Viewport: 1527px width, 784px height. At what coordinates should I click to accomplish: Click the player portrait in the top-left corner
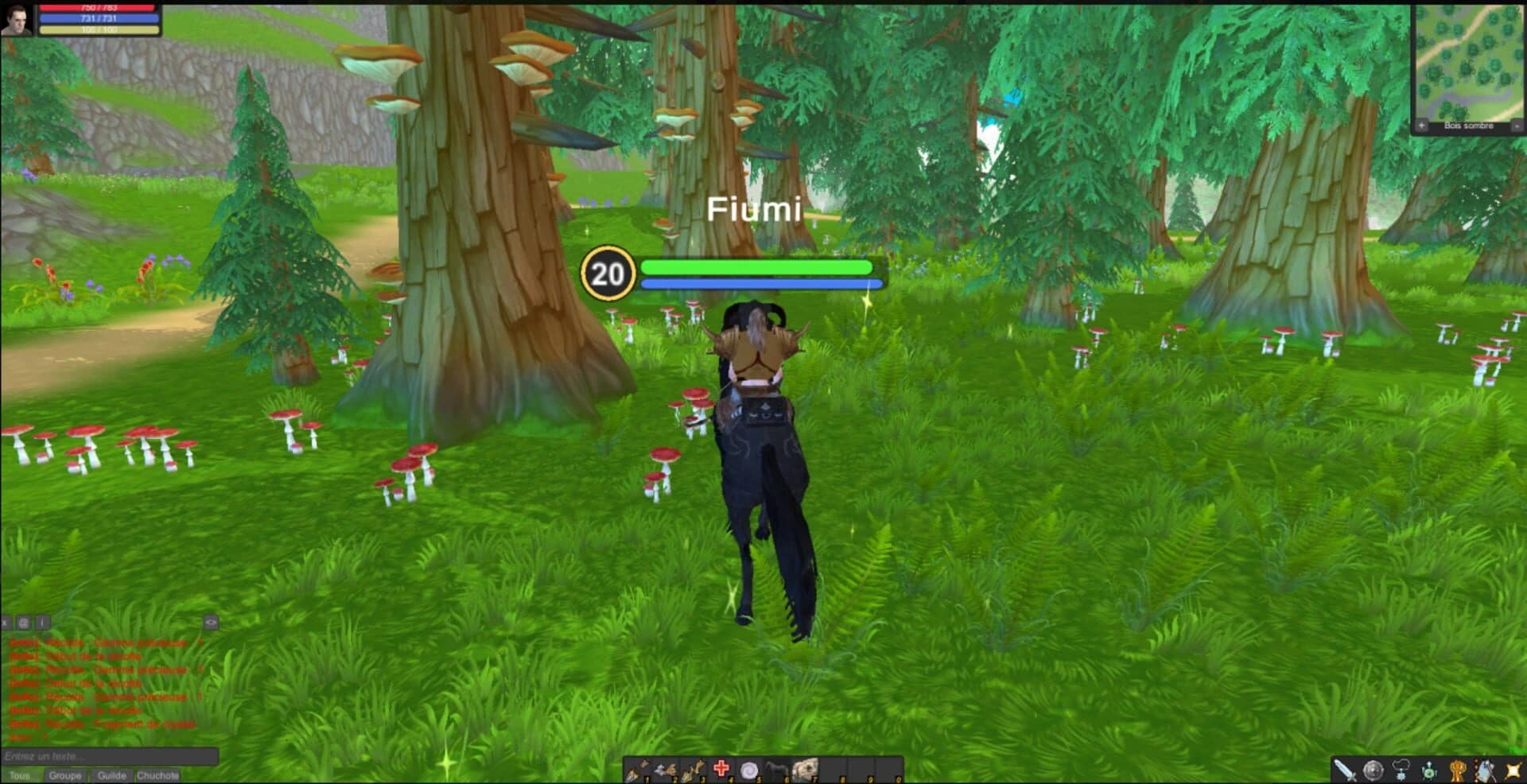[17, 17]
